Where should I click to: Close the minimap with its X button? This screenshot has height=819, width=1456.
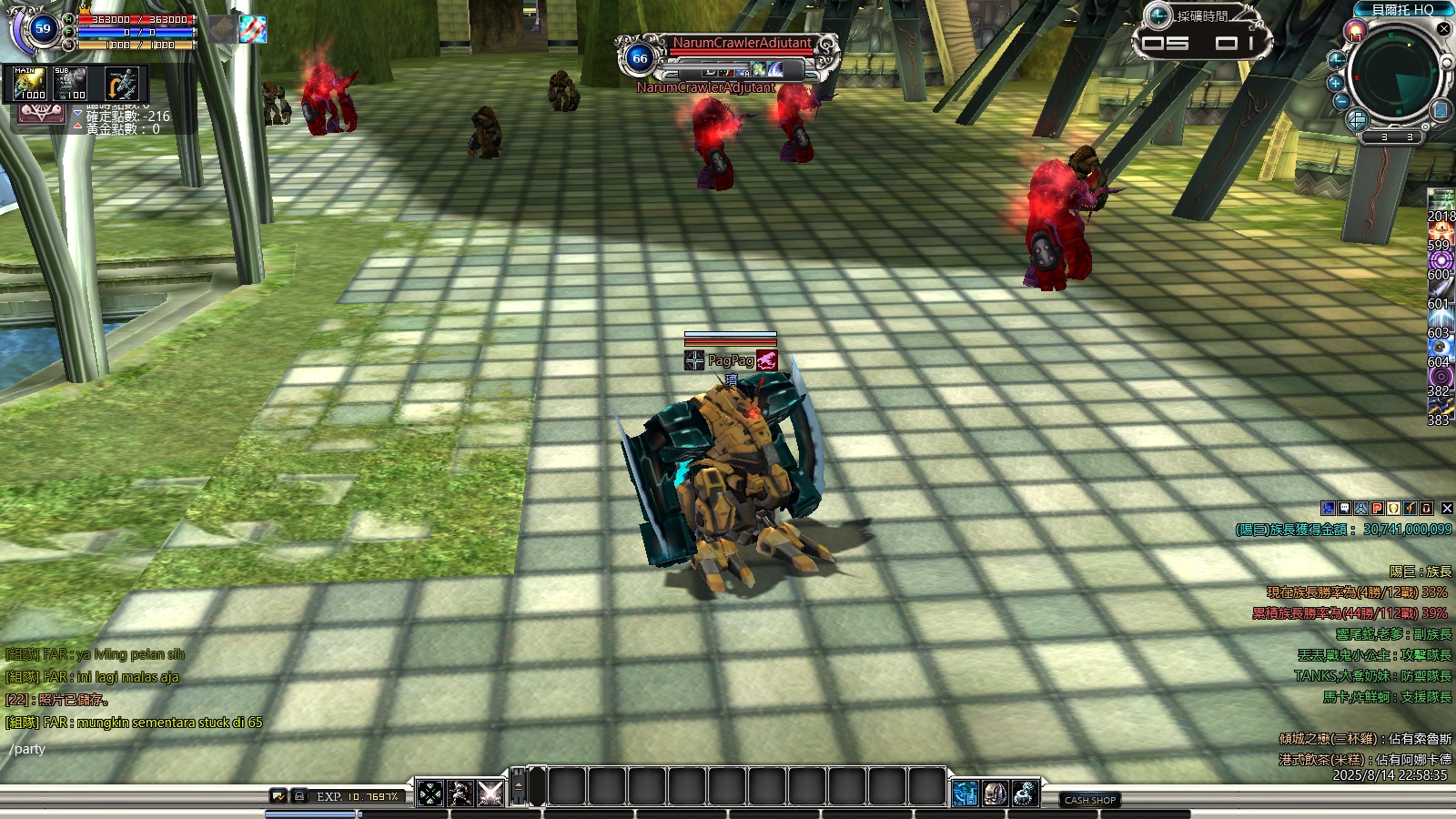[x=1443, y=29]
